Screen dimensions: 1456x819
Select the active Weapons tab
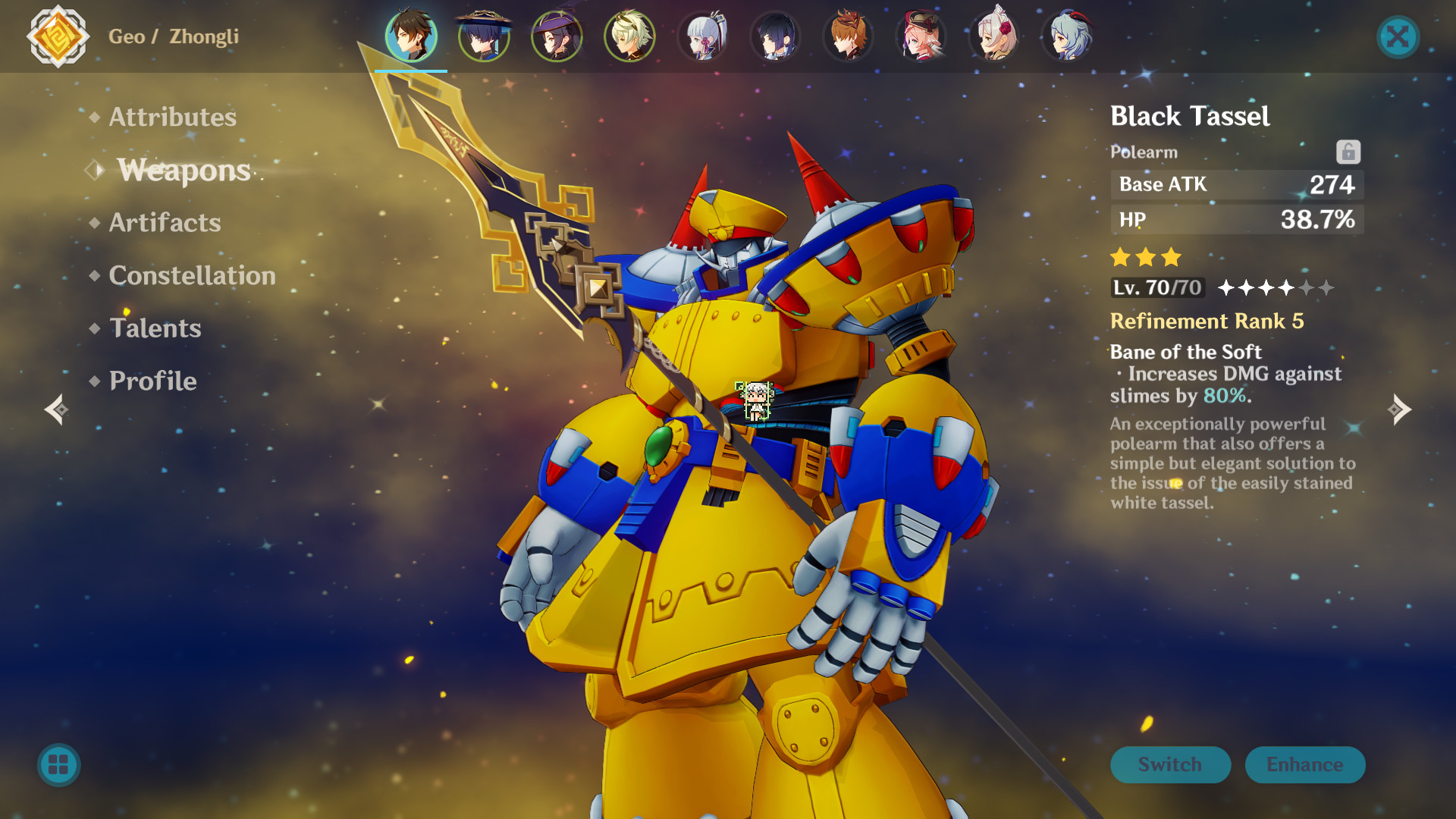183,170
